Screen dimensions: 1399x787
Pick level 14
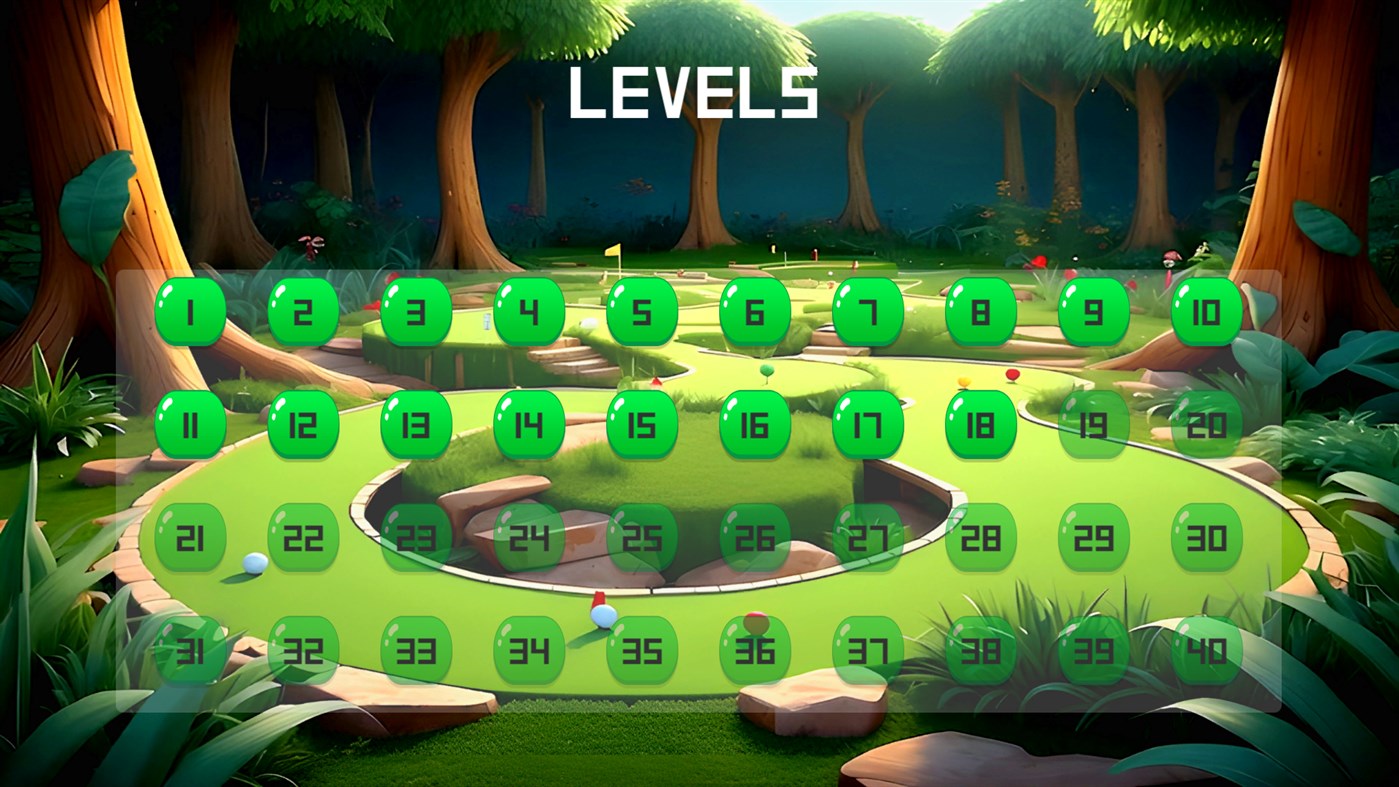point(529,425)
